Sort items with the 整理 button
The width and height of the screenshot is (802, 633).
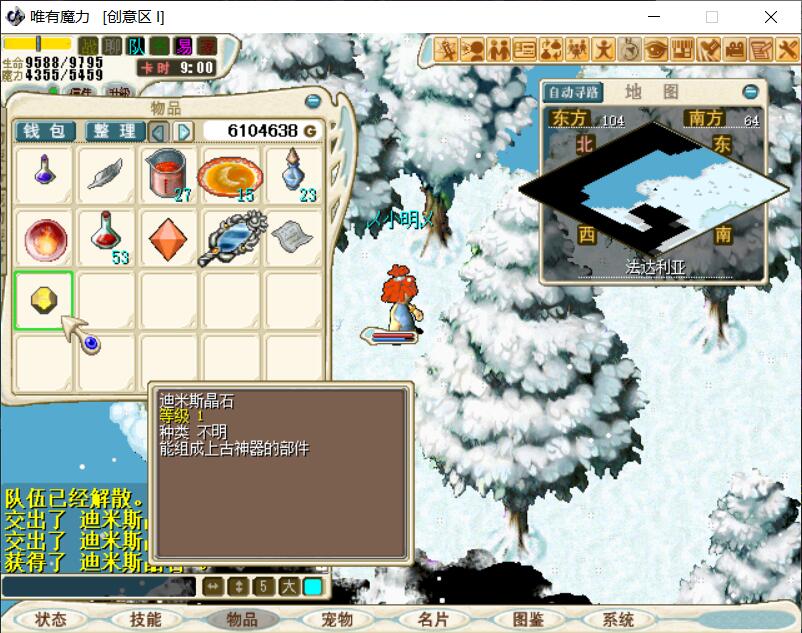(x=115, y=131)
